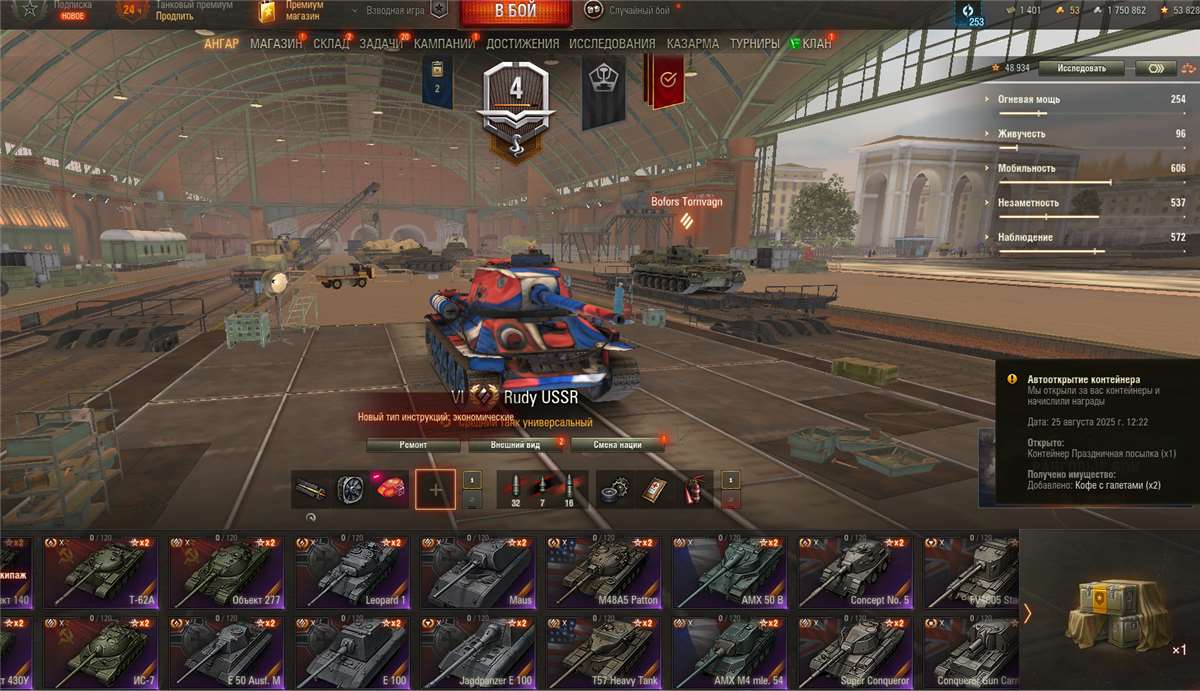The height and width of the screenshot is (691, 1200).
Task: Open the Премиум магазин
Action: [x=293, y=11]
